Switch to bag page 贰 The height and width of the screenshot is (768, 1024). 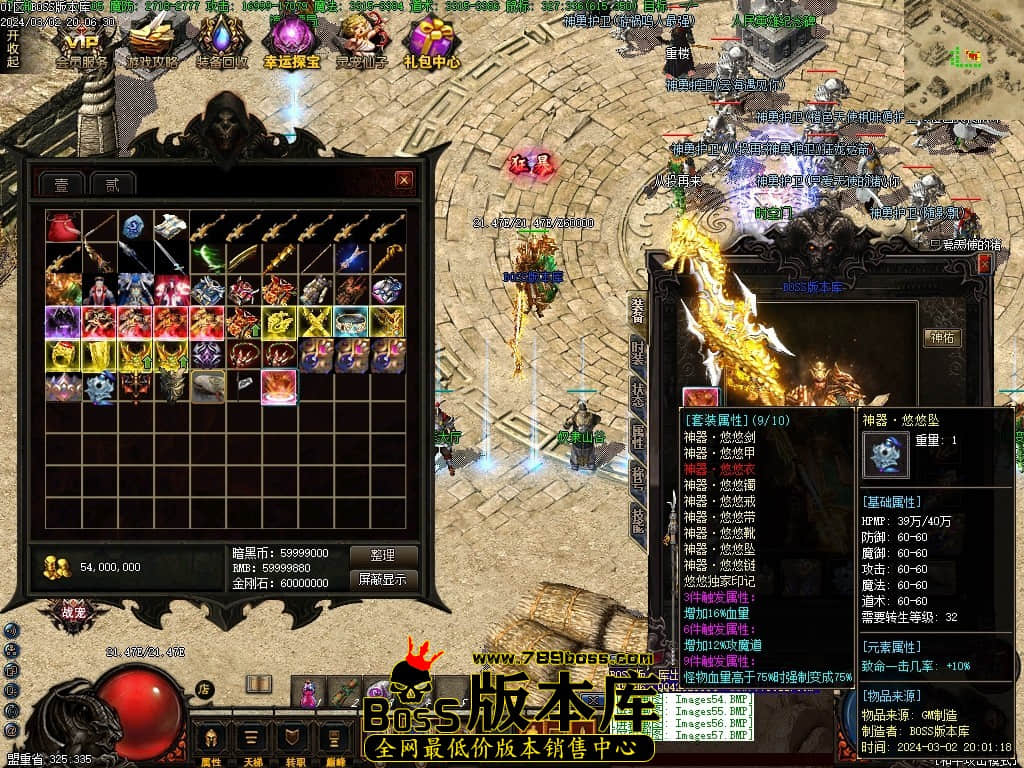click(x=112, y=184)
